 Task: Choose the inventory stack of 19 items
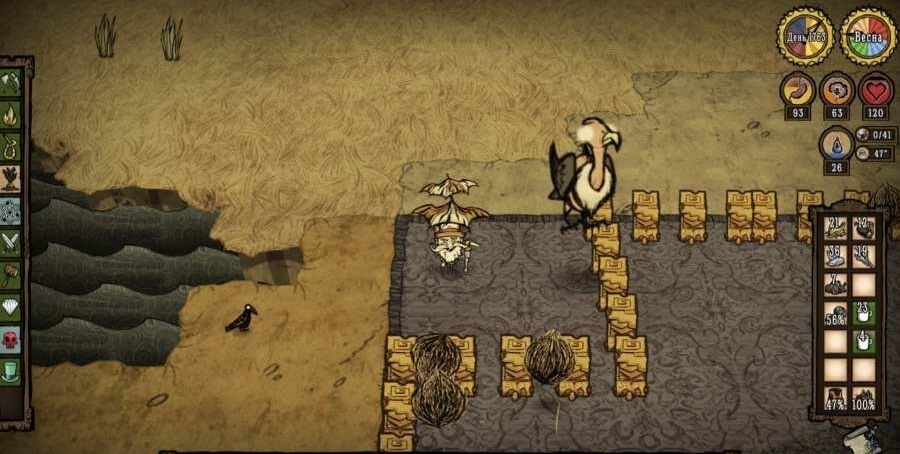[864, 257]
